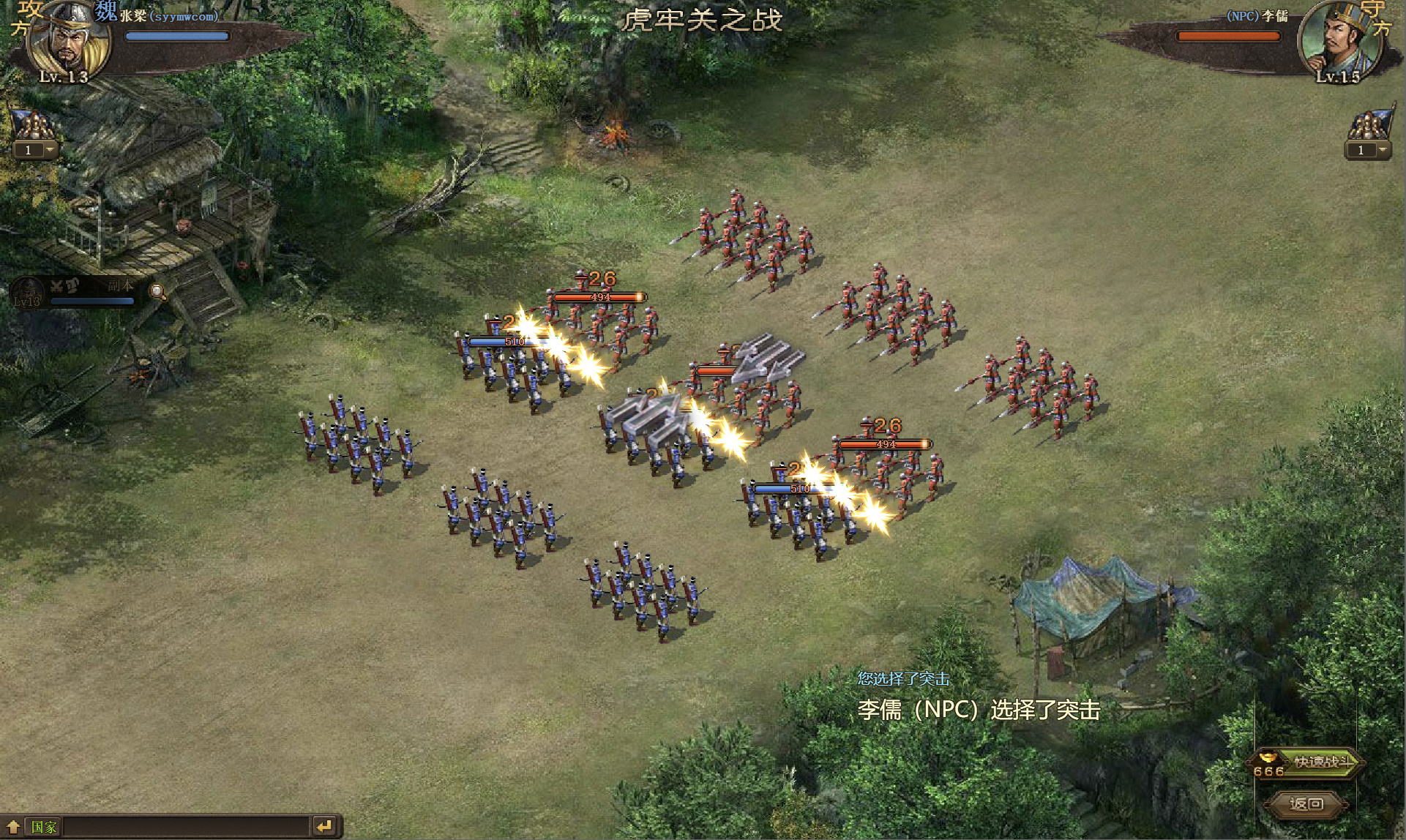Screen dimensions: 1406x840
Task: Click the magnifying glass inspect icon
Action: (x=157, y=293)
